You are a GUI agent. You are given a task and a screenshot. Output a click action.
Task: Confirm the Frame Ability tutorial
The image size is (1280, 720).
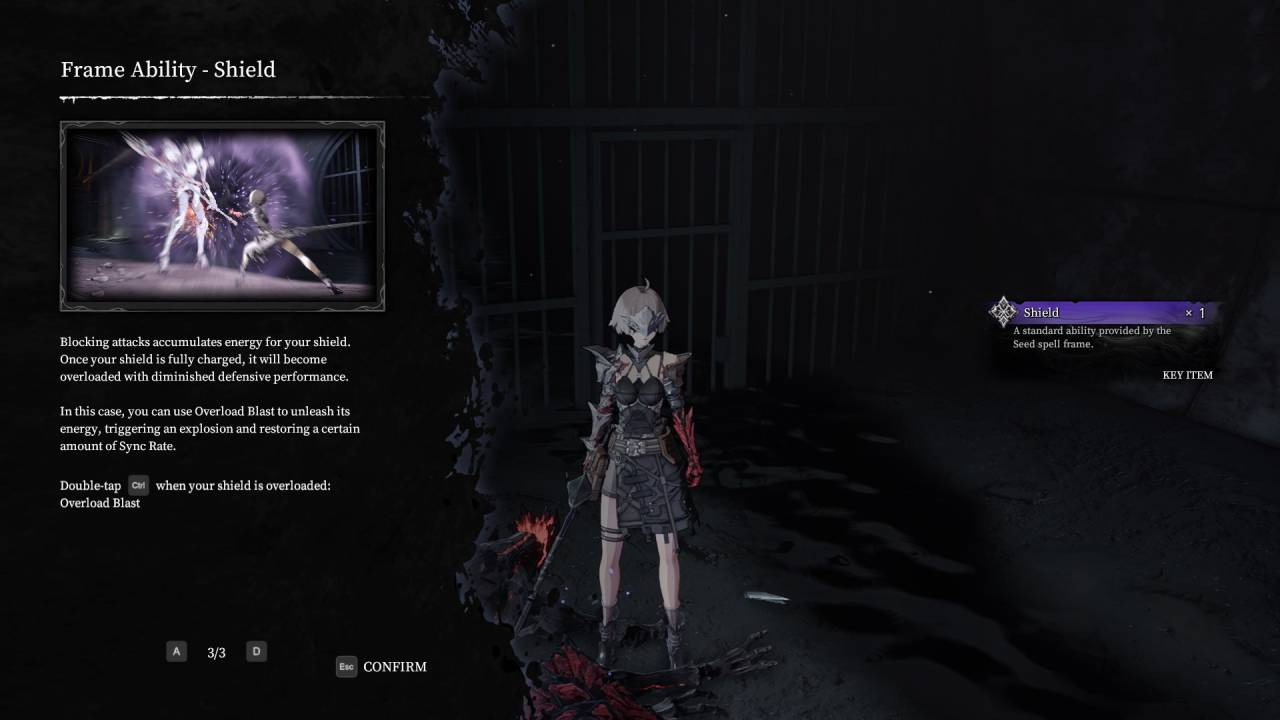tap(381, 667)
